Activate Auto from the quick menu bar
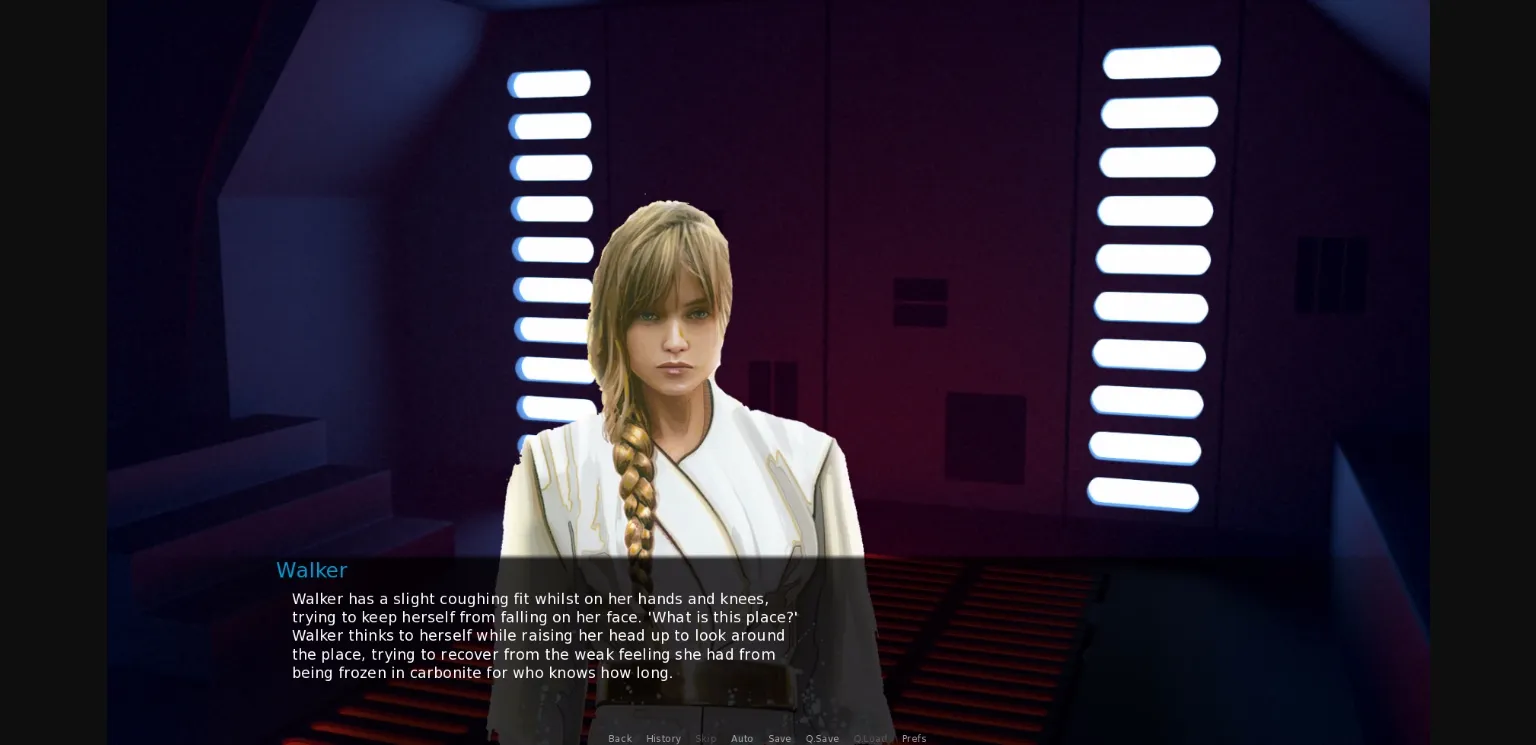 (742, 738)
